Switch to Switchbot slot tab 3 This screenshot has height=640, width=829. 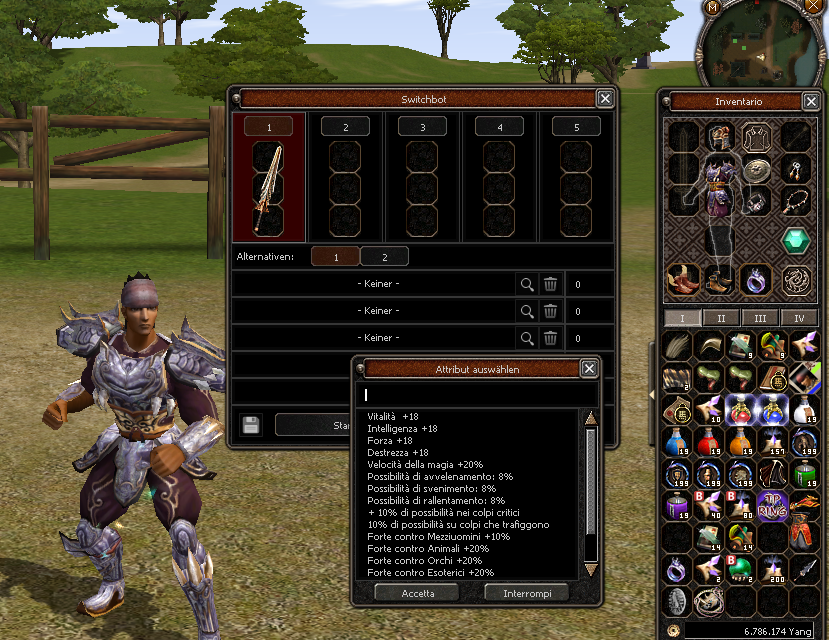coord(422,127)
